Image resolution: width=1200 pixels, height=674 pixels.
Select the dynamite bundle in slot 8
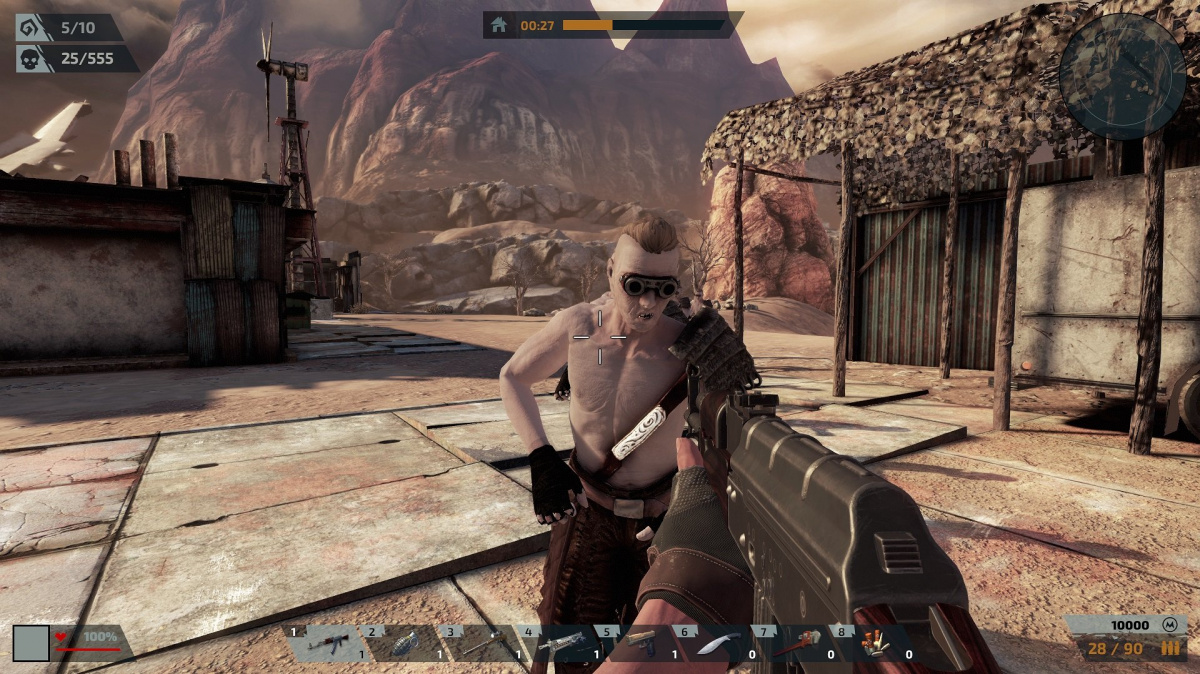coord(872,643)
